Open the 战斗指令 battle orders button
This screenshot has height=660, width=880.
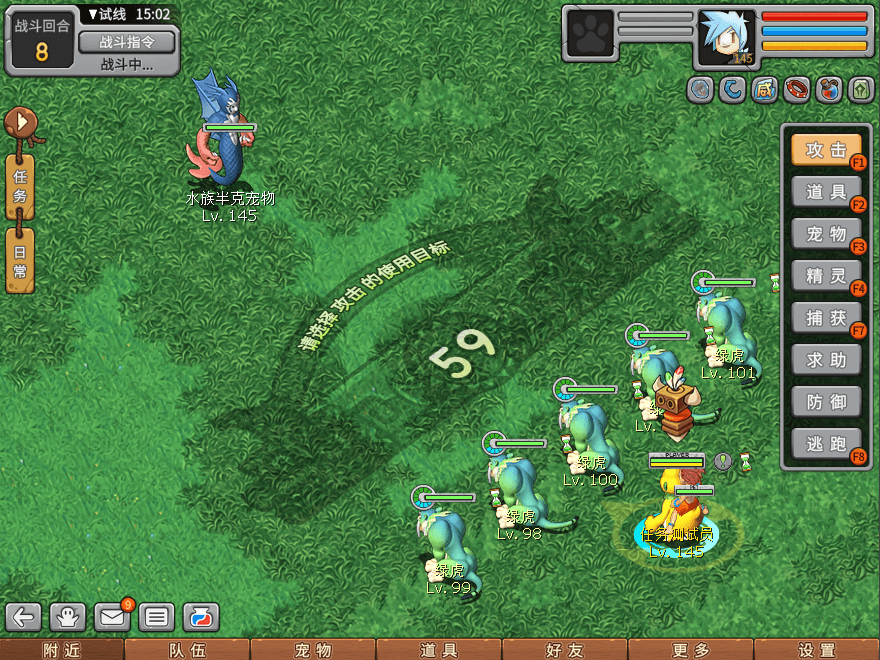tap(127, 42)
